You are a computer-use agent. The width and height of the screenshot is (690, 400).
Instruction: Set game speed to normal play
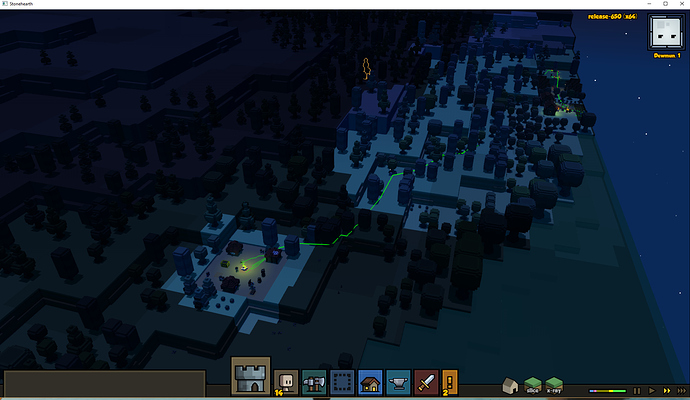click(x=651, y=390)
